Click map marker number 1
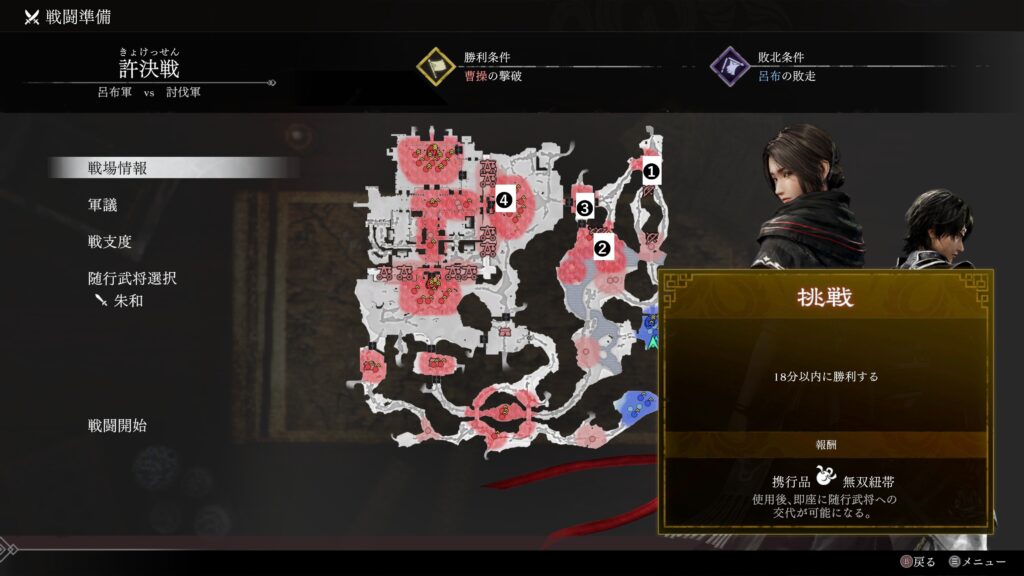 651,170
